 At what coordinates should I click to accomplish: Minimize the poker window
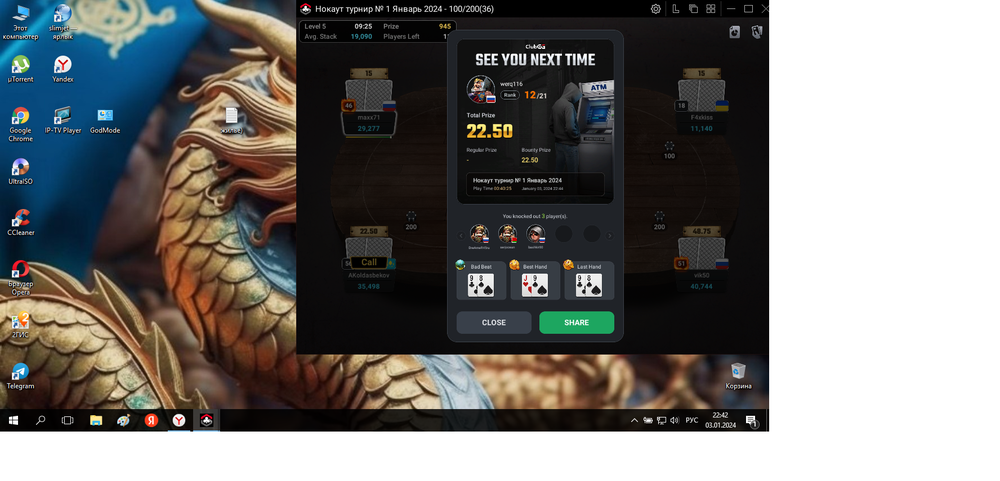click(731, 9)
